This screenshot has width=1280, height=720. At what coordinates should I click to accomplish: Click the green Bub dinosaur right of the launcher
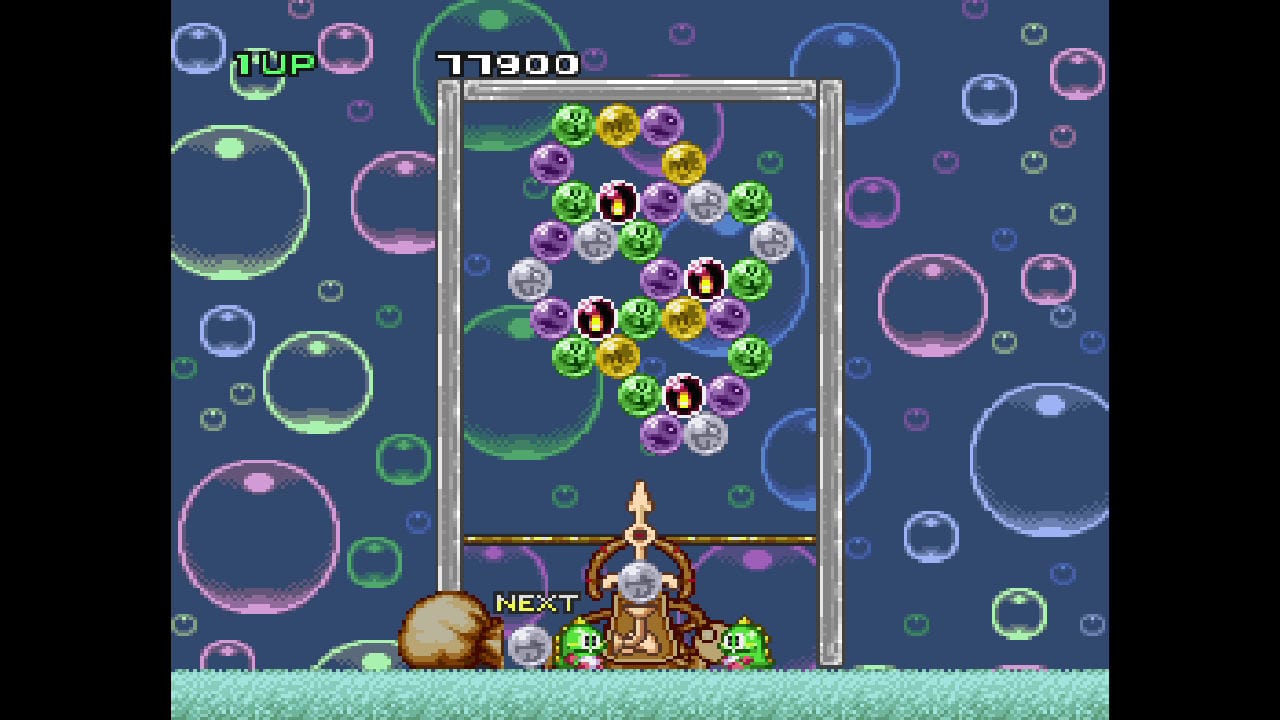coord(745,642)
